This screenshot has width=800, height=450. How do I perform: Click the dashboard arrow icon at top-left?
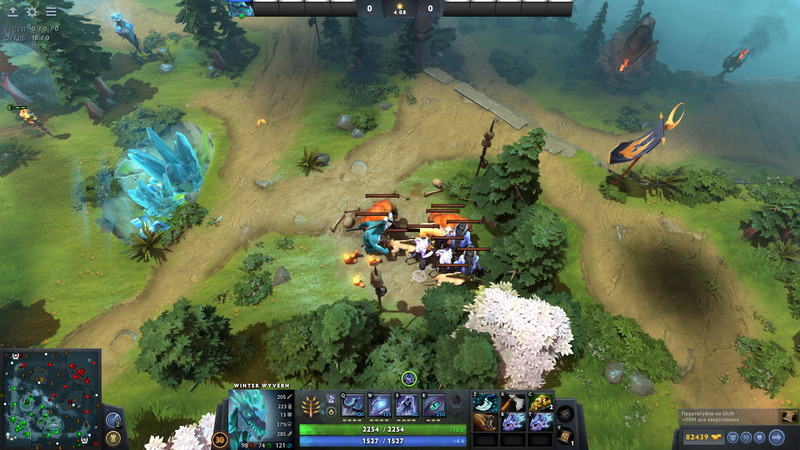(x=12, y=11)
